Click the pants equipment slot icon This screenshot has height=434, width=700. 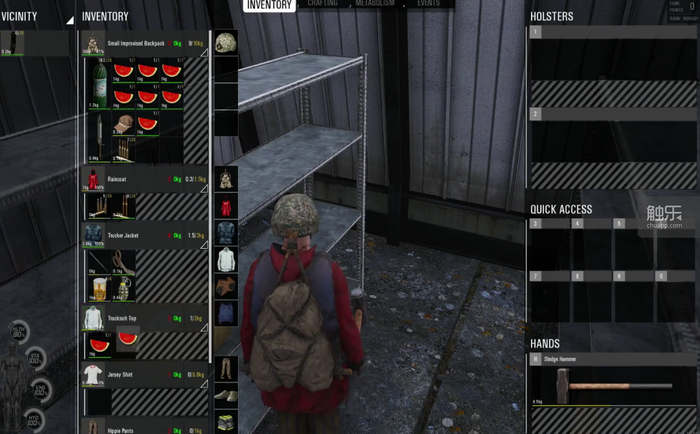(x=226, y=368)
